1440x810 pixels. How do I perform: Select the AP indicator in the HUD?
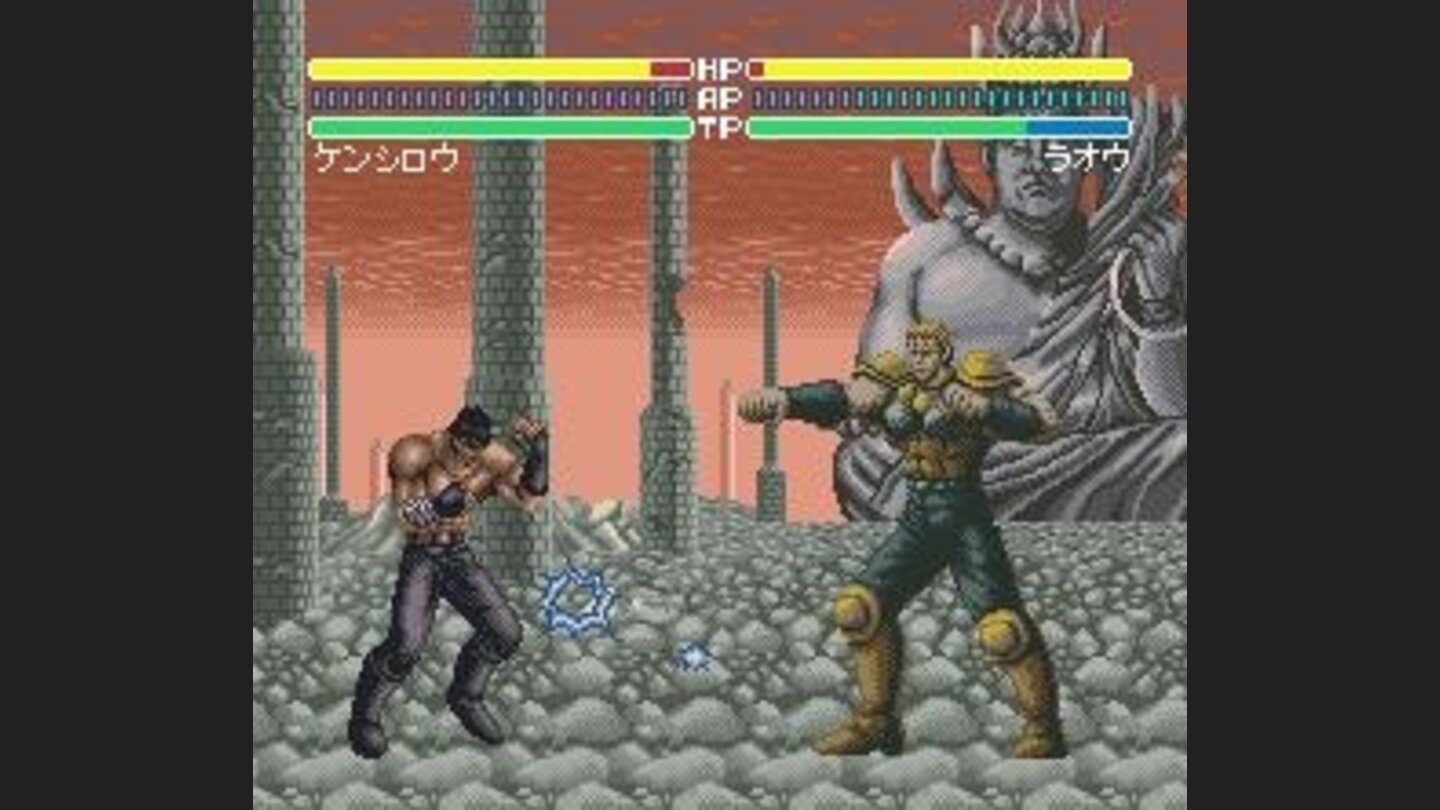[719, 98]
